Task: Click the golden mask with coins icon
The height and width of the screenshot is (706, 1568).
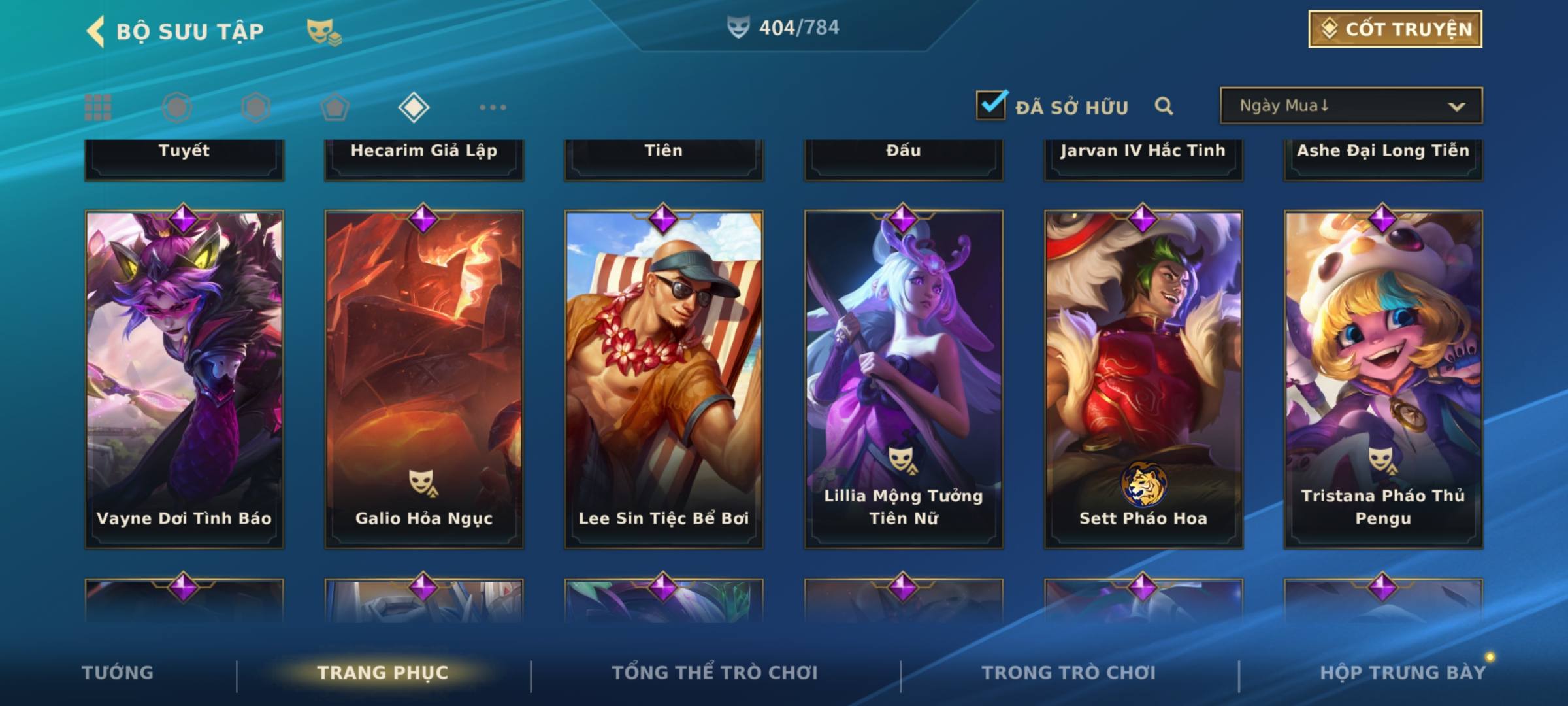Action: tap(323, 31)
